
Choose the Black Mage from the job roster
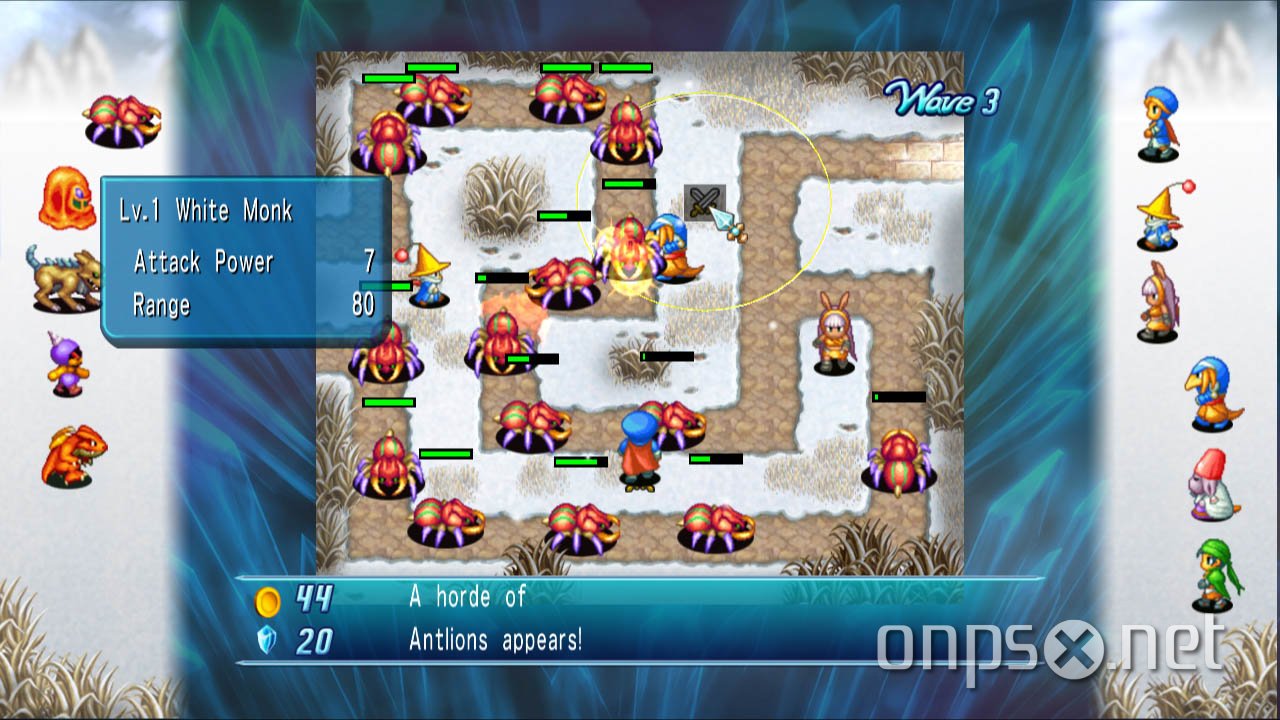click(x=1160, y=216)
